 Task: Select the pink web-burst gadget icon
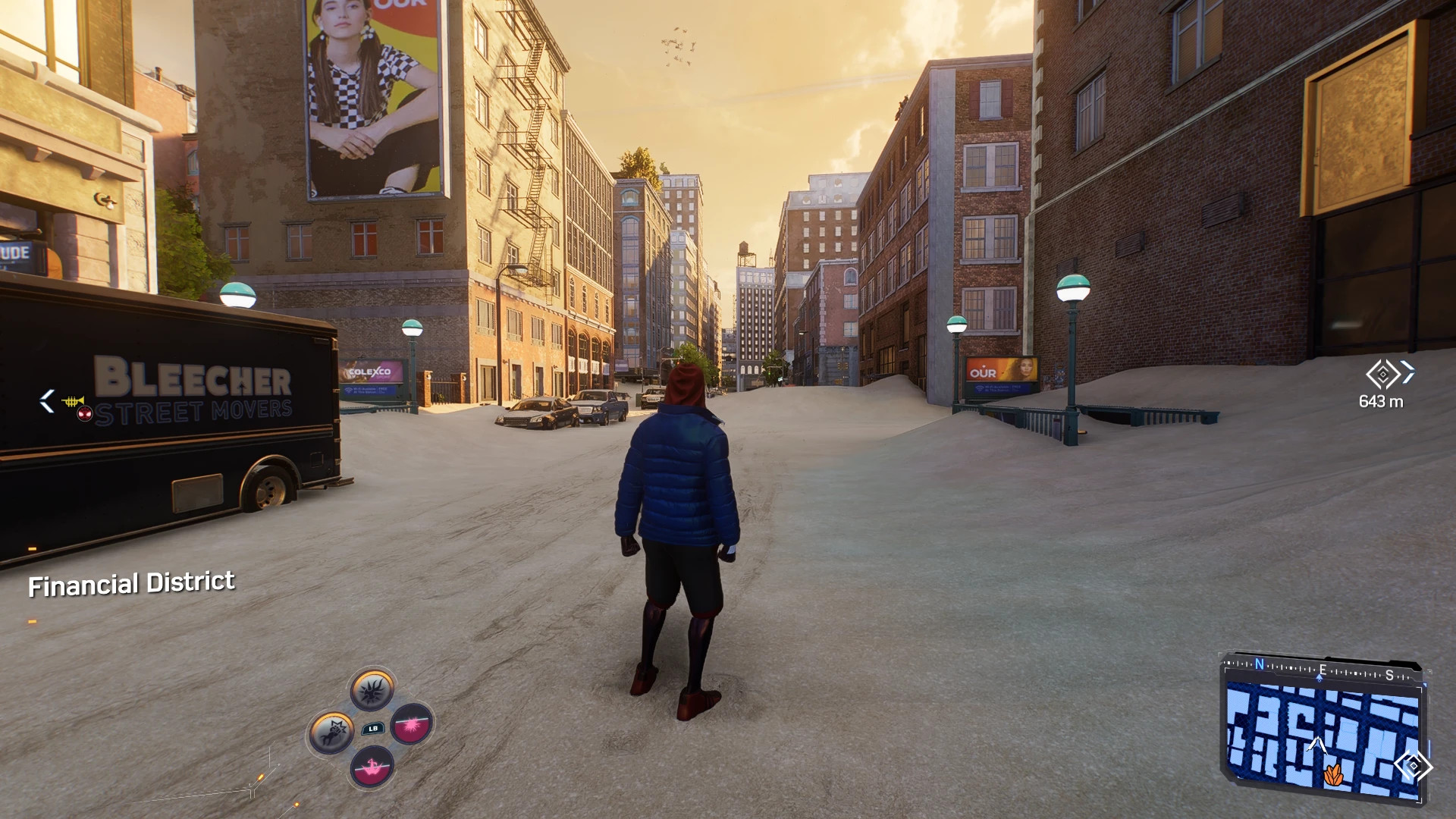tap(411, 725)
